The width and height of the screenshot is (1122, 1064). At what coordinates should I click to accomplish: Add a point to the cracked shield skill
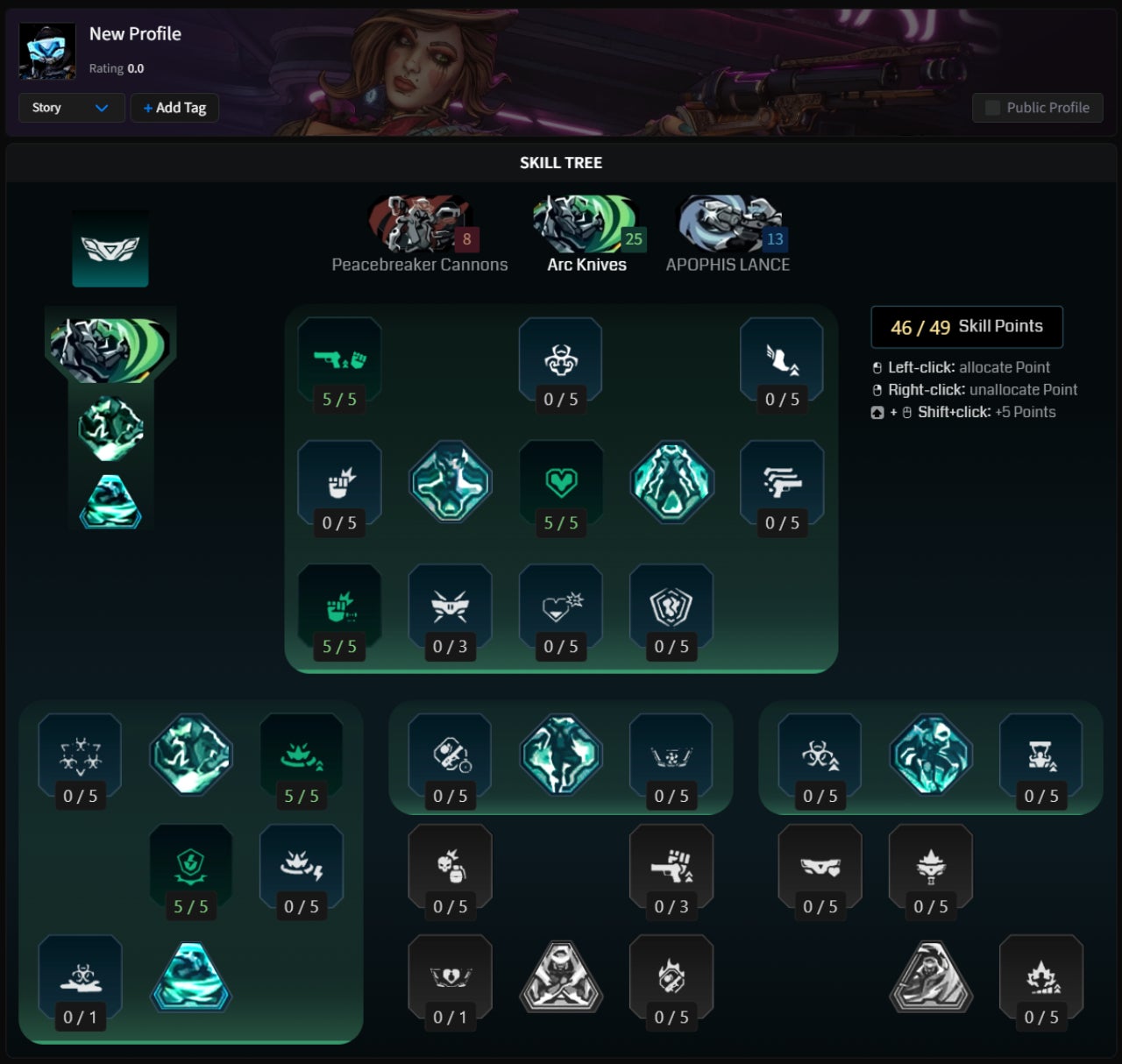[671, 606]
